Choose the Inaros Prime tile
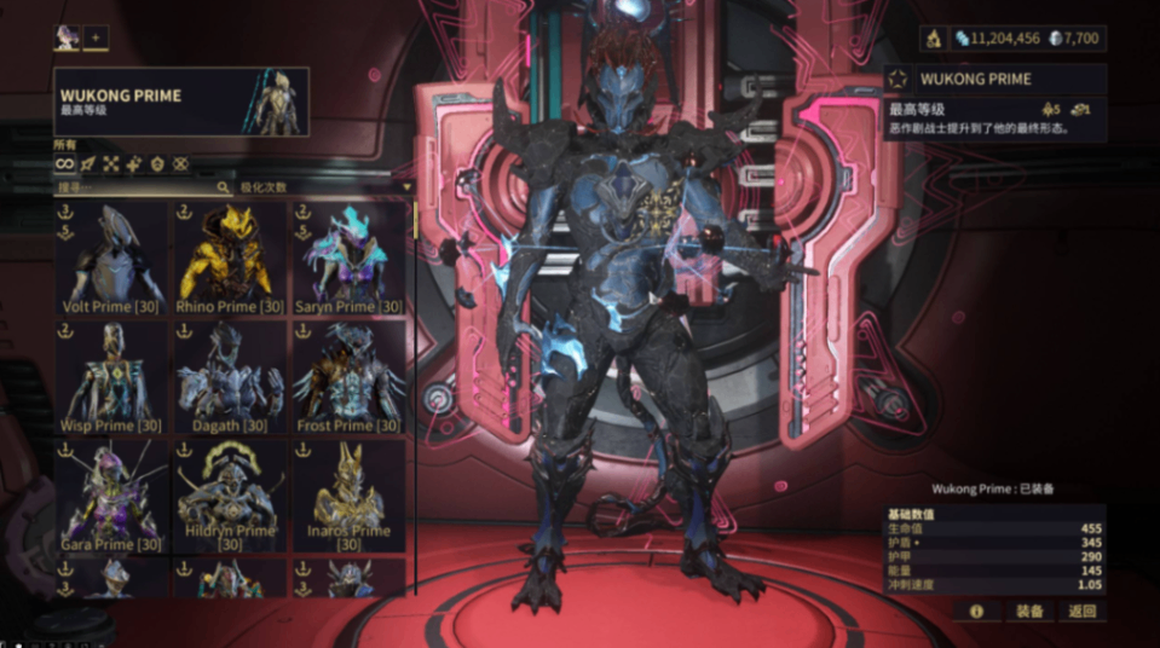The height and width of the screenshot is (648, 1160). [x=348, y=496]
